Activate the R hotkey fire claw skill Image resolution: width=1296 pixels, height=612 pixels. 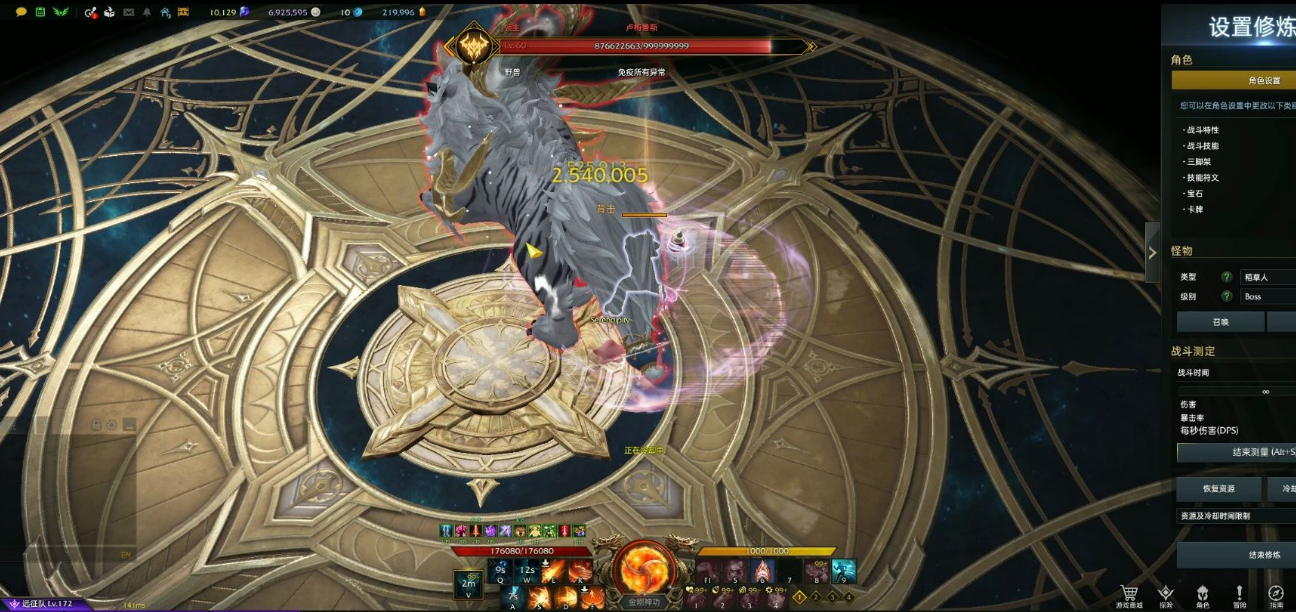click(x=579, y=572)
